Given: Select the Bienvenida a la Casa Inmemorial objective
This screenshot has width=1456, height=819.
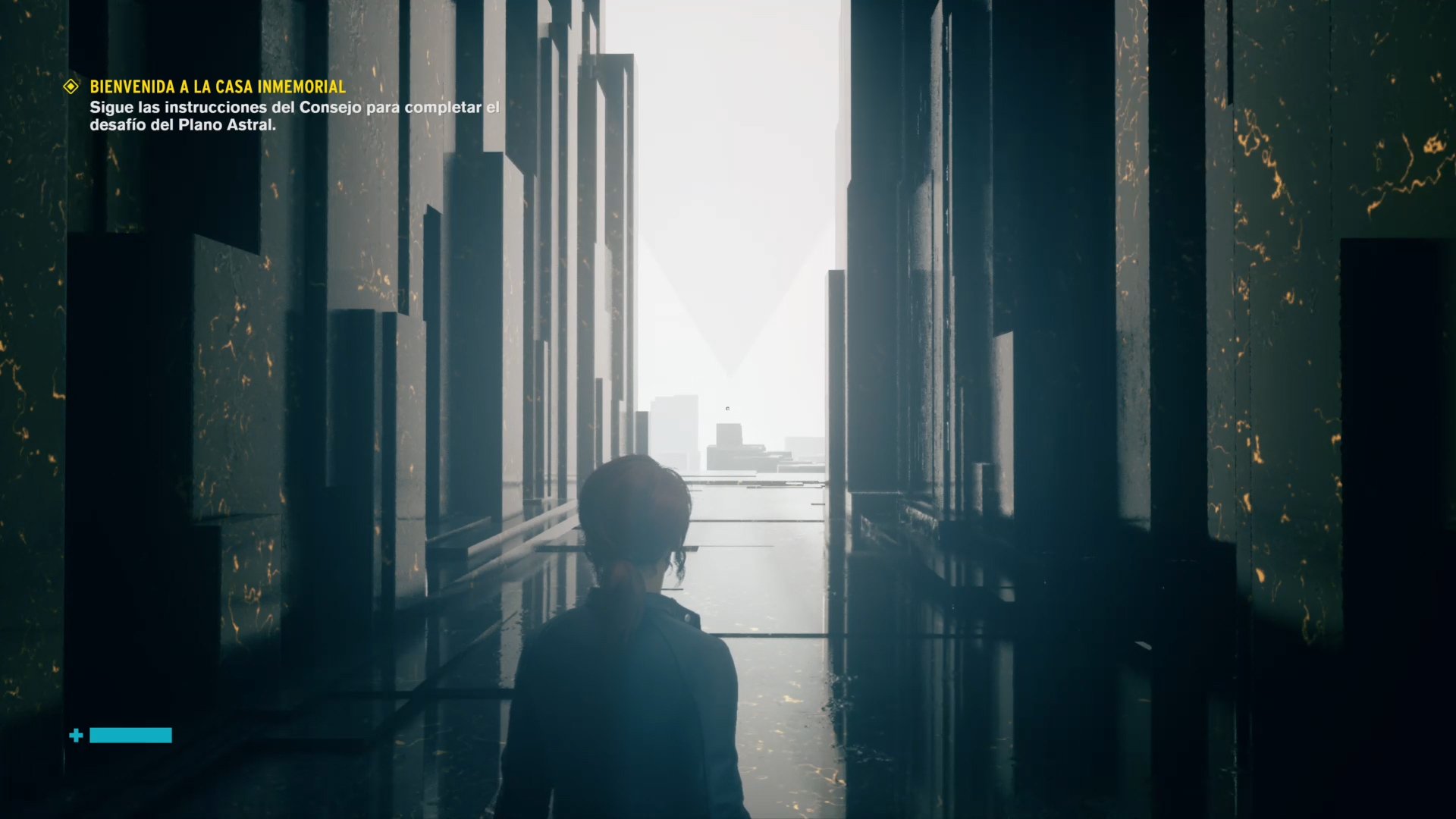Looking at the screenshot, I should (x=218, y=87).
